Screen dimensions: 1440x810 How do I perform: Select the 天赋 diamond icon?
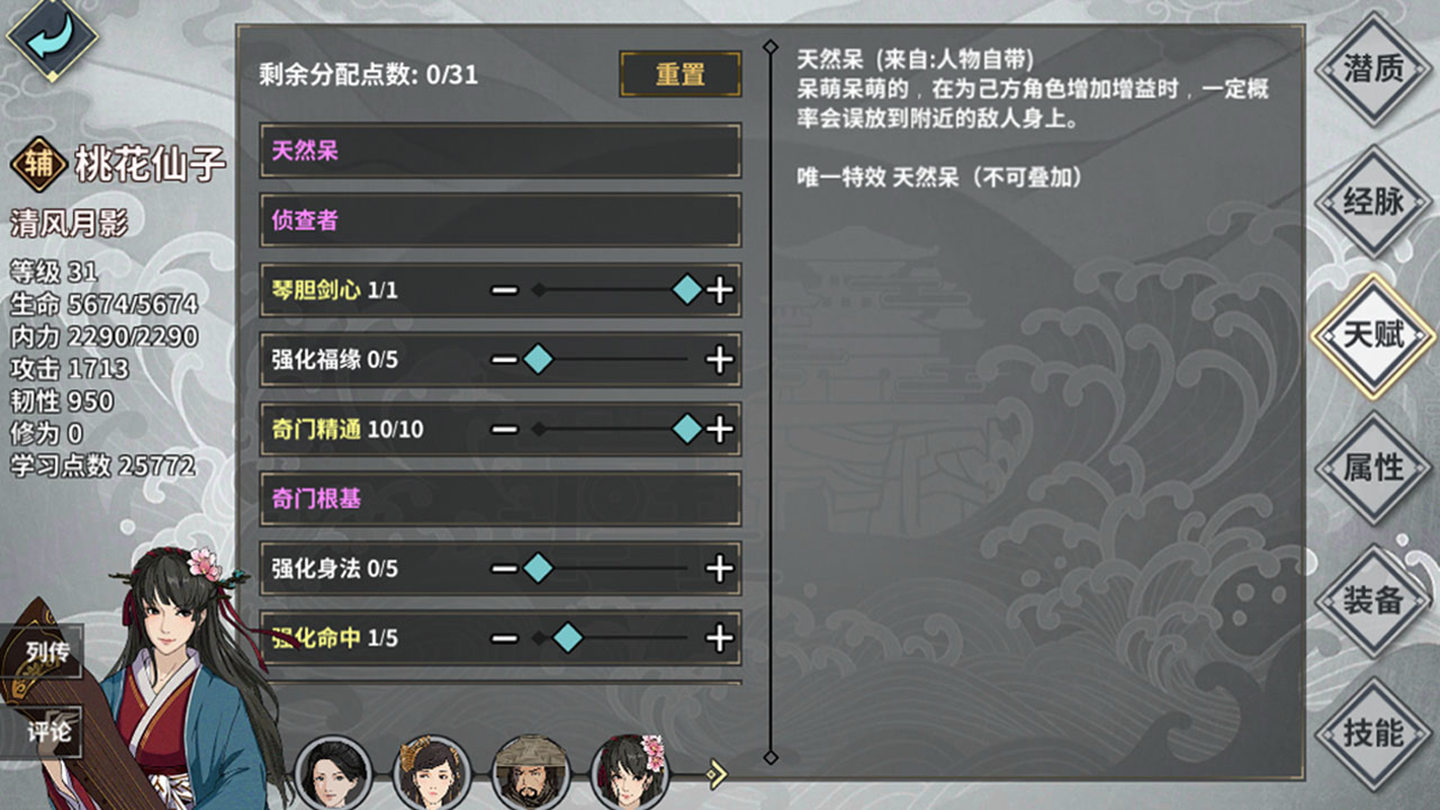1373,337
